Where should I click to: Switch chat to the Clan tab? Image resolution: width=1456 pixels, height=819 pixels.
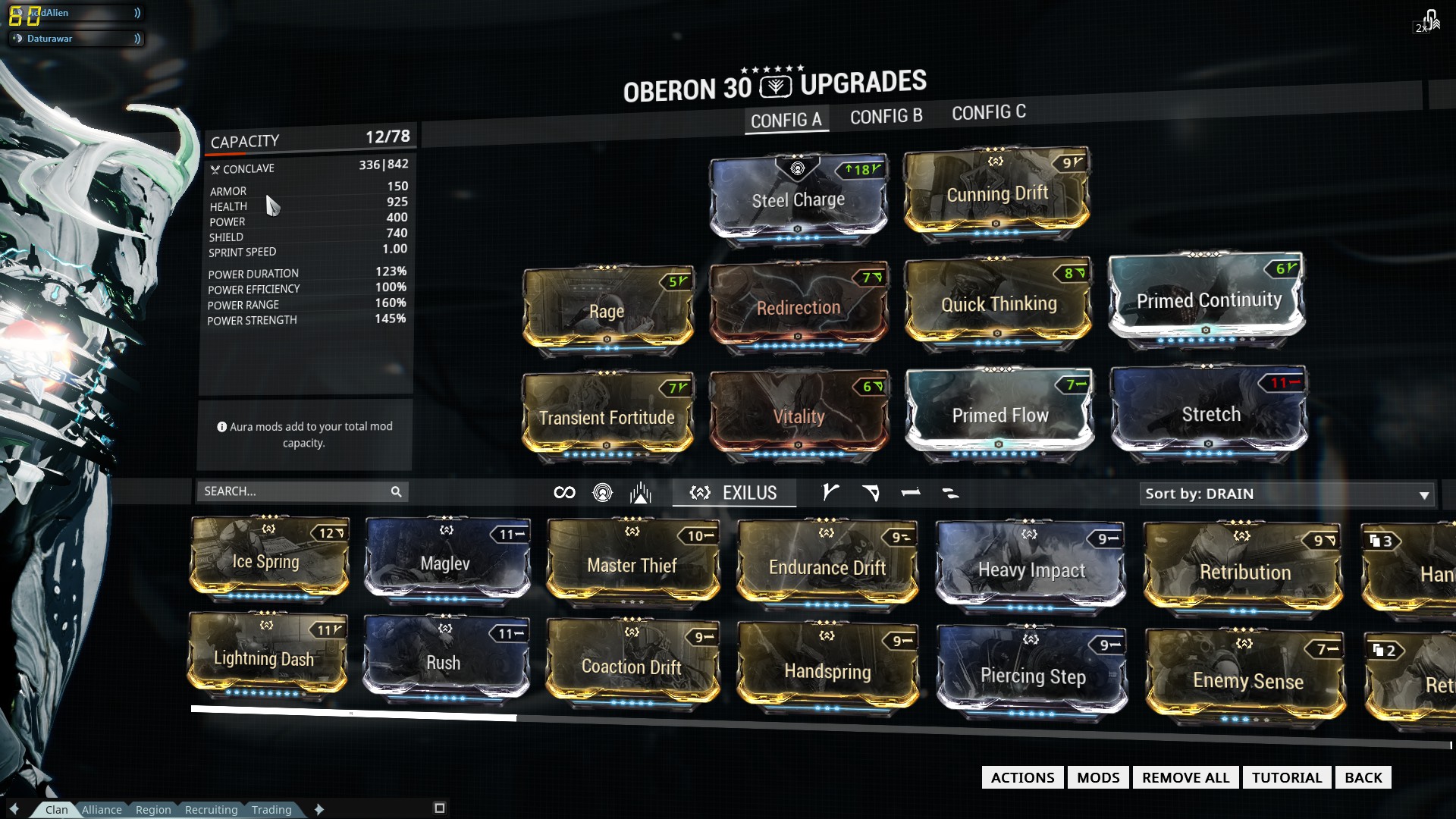click(x=56, y=810)
